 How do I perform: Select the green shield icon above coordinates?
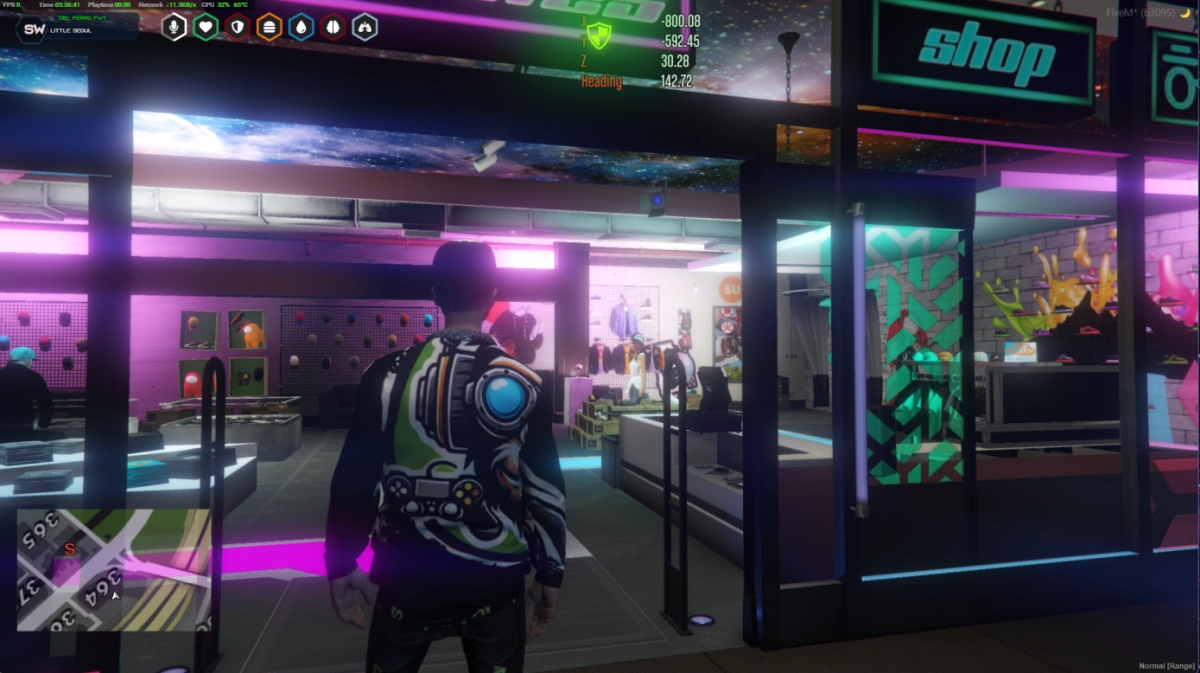pyautogui.click(x=599, y=37)
